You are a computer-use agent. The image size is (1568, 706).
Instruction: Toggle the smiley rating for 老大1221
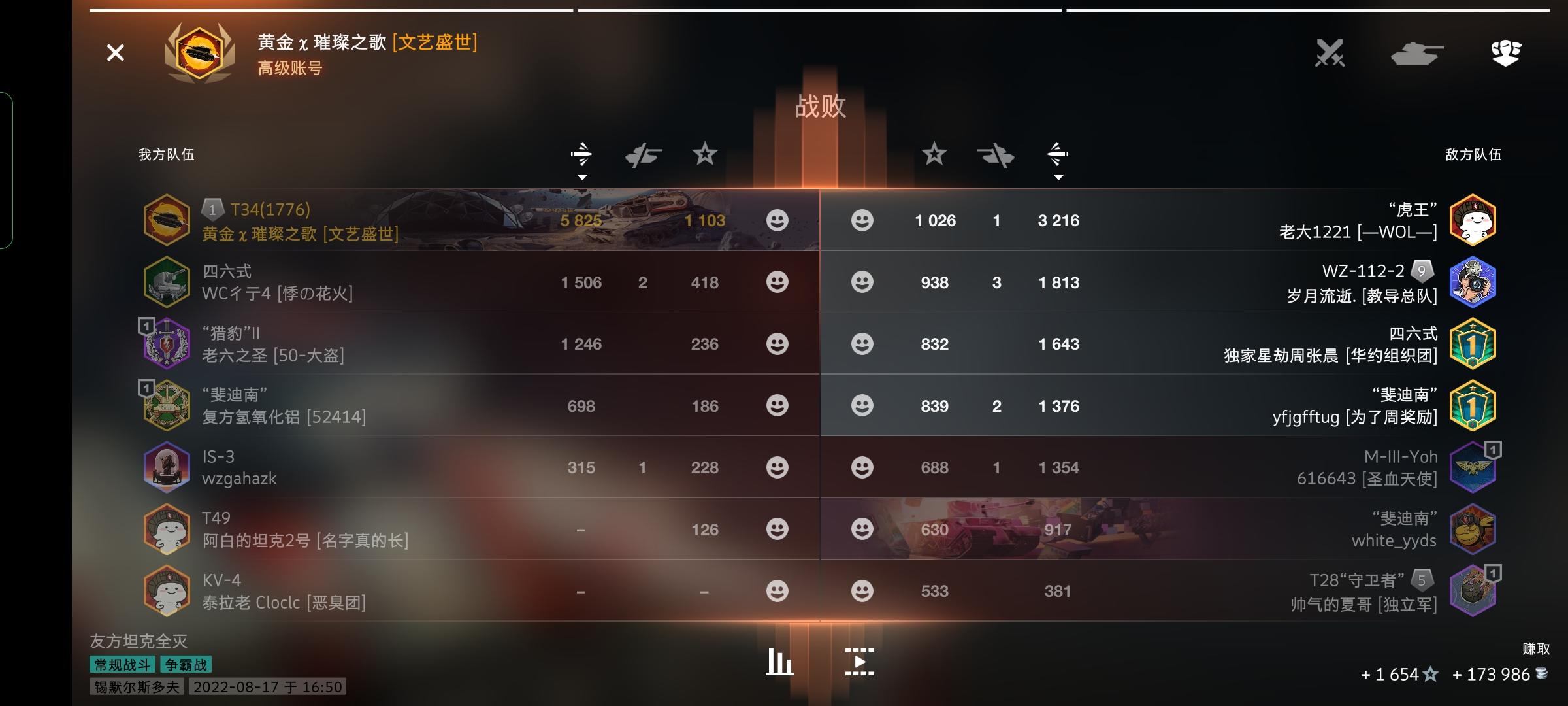pyautogui.click(x=862, y=220)
